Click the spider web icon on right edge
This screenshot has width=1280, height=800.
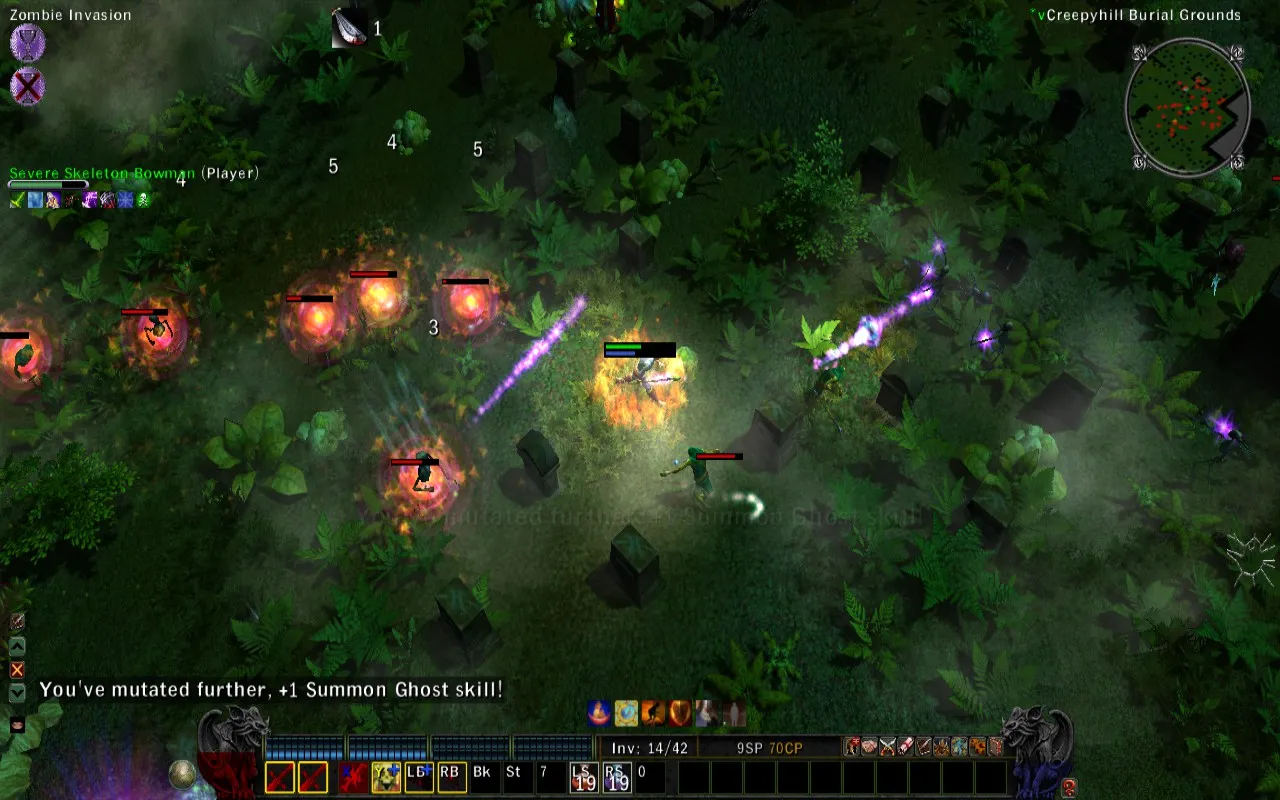[1251, 558]
